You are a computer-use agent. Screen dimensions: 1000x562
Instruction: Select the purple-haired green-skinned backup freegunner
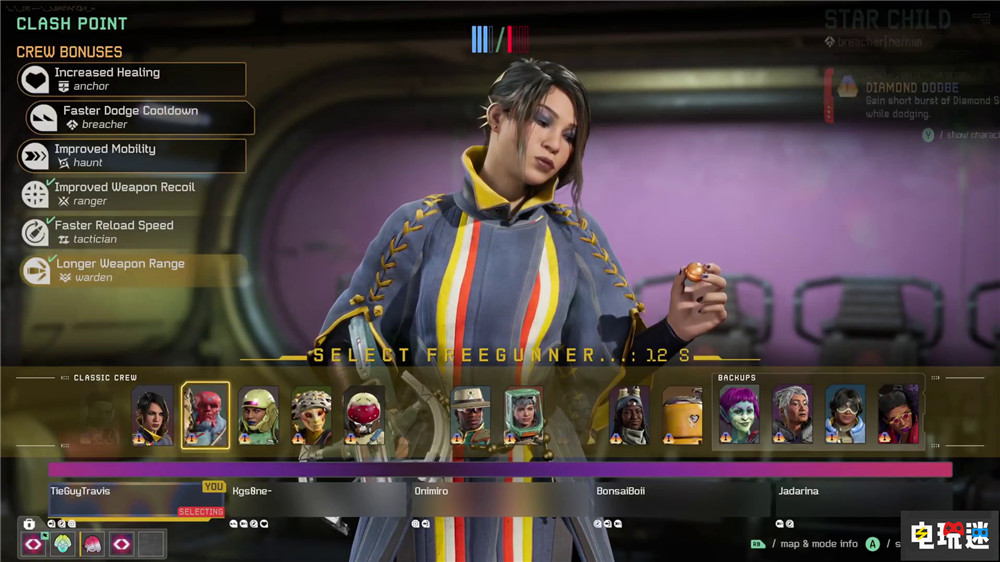point(739,414)
